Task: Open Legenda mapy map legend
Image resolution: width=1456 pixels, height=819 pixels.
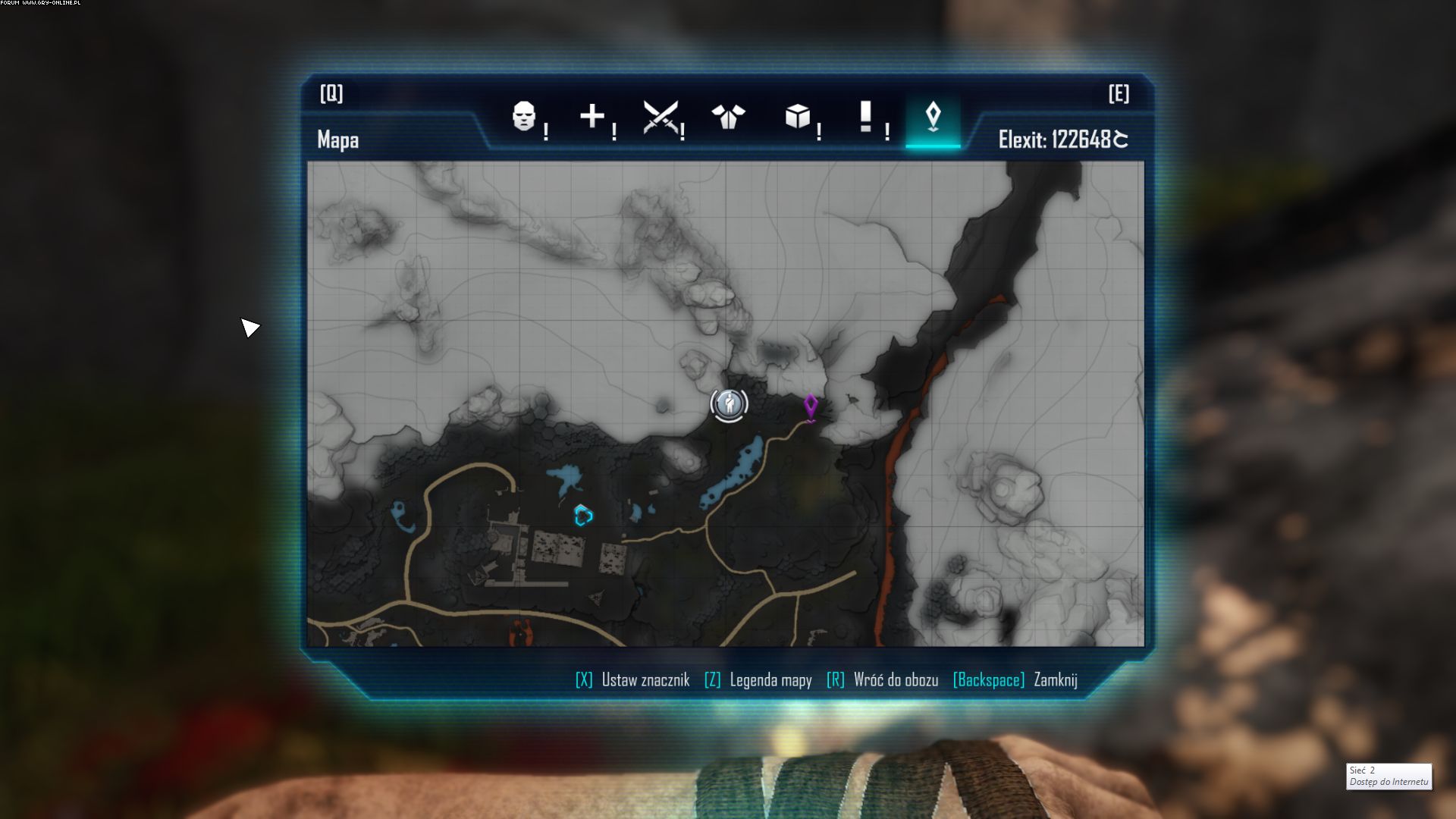Action: [758, 680]
